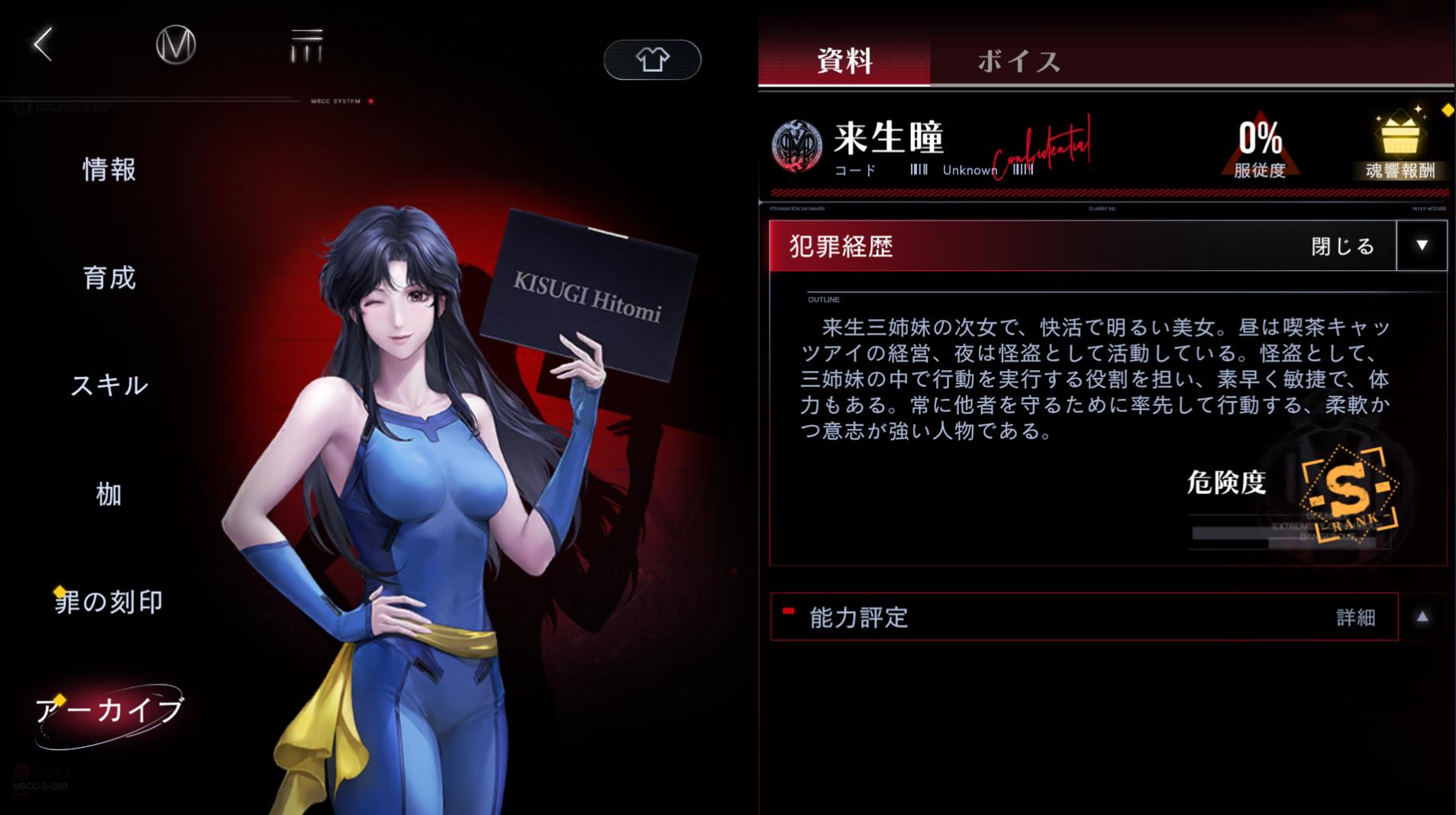Click the faction emblem beside 来生瞳
This screenshot has width=1456, height=815.
pos(797,144)
